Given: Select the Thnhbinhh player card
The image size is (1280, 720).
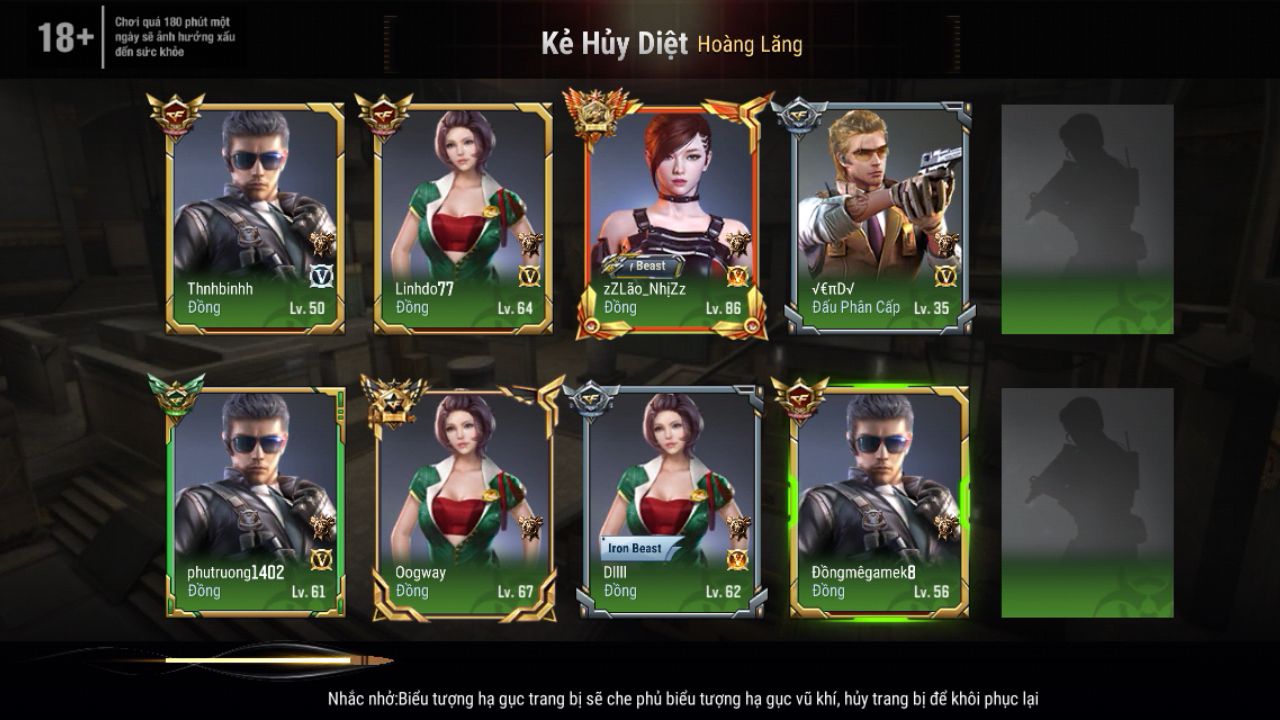Looking at the screenshot, I should (255, 218).
